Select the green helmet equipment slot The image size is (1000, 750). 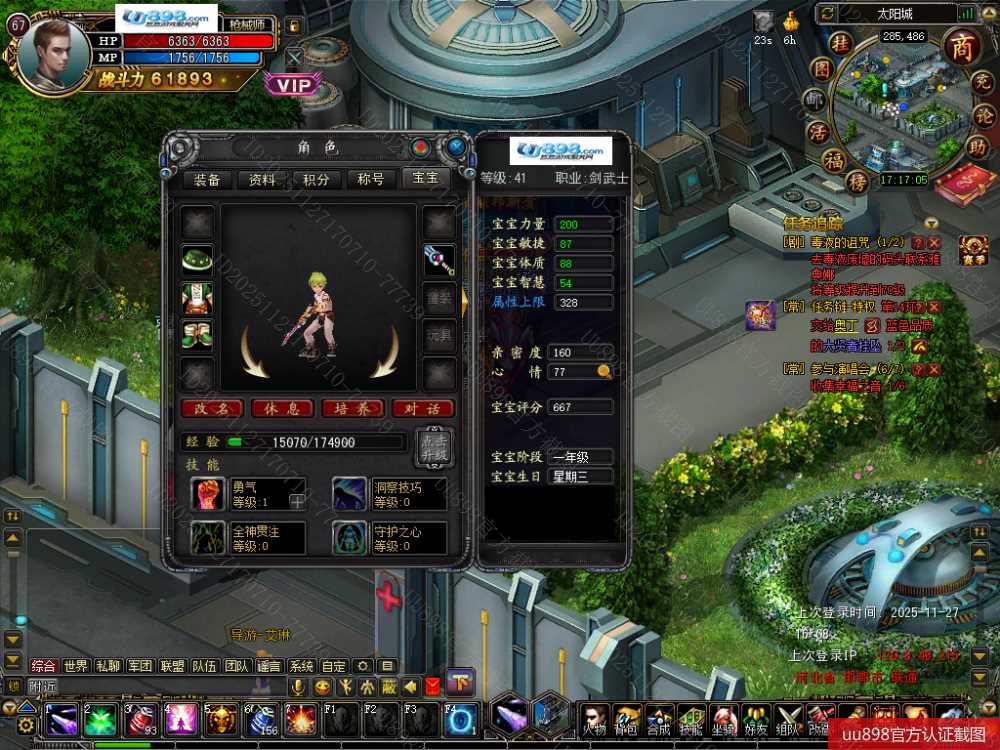[x=197, y=259]
